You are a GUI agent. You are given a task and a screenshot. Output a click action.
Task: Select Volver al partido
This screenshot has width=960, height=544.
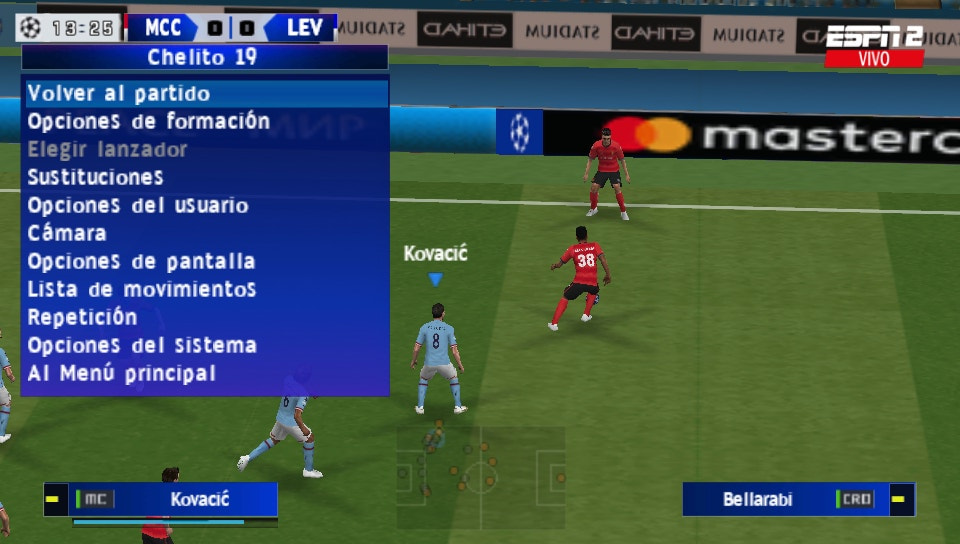(119, 94)
